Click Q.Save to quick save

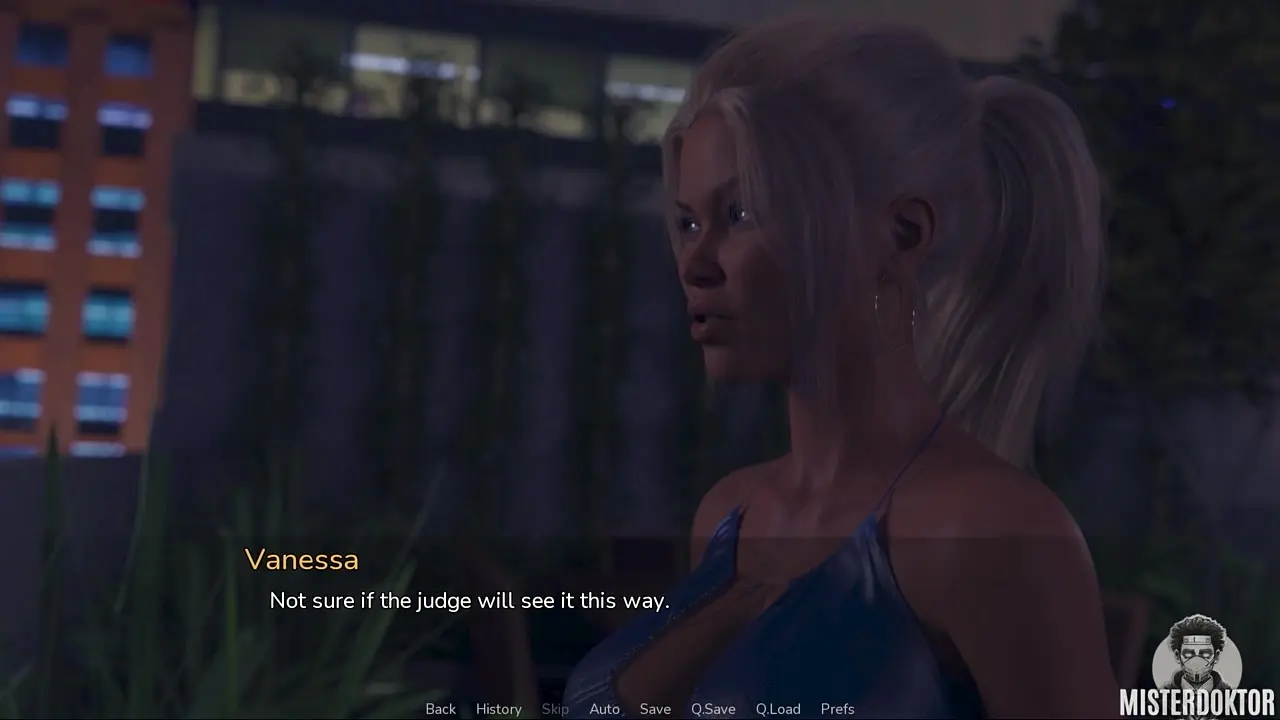[713, 709]
